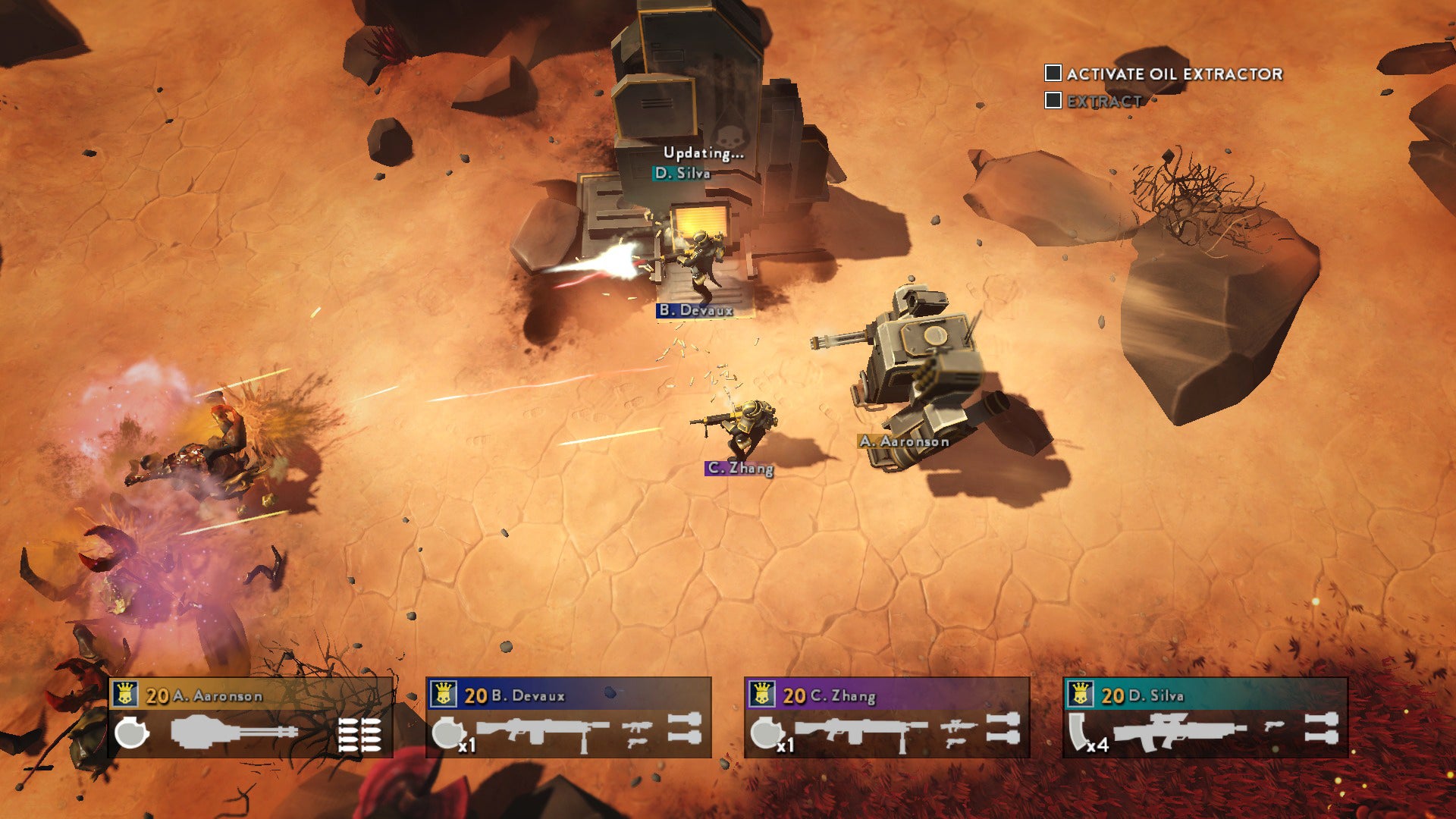Viewport: 1456px width, 819px height.
Task: Click B. Devaux's machine gun icon
Action: 541,731
